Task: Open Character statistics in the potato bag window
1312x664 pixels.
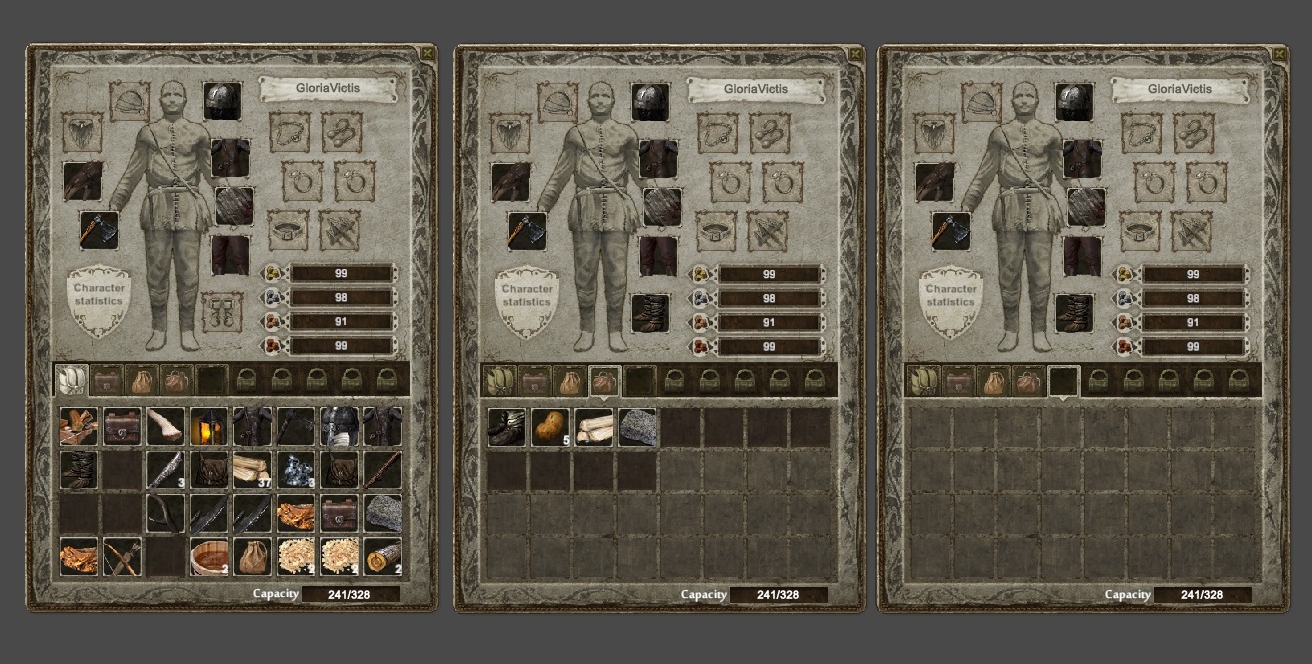Action: point(526,295)
